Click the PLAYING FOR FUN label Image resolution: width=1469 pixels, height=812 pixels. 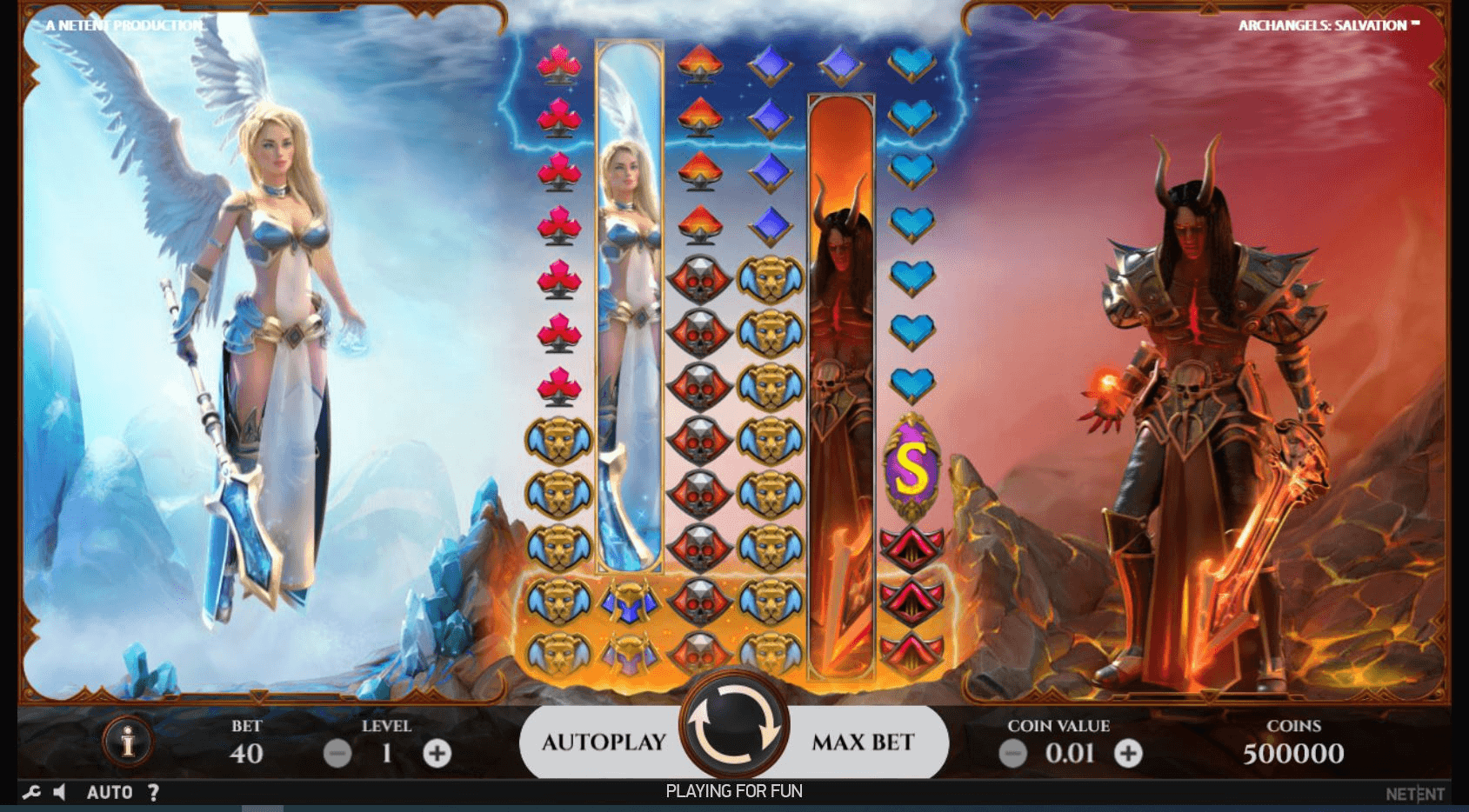click(x=735, y=791)
